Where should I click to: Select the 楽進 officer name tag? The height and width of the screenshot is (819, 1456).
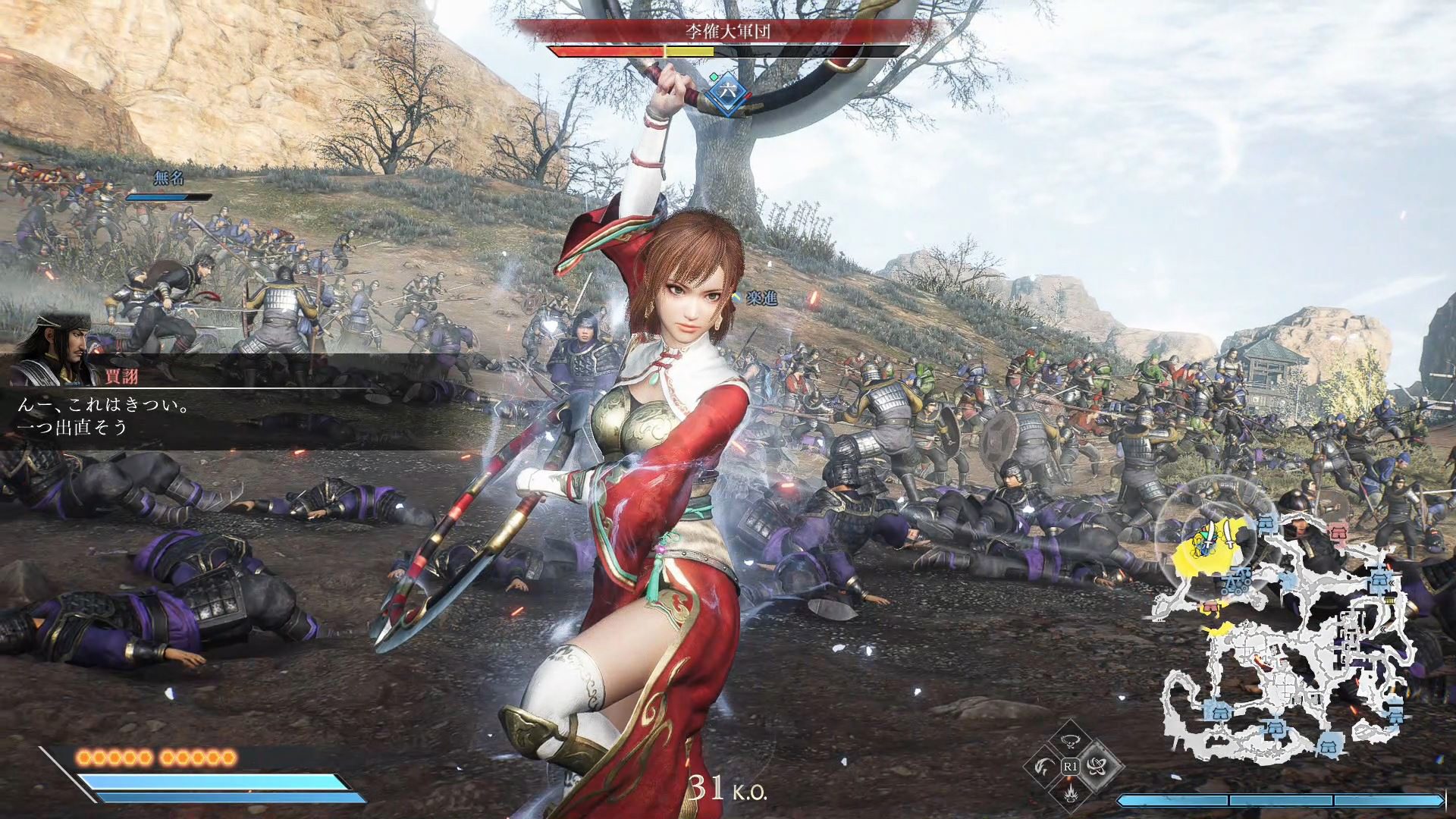tap(761, 297)
